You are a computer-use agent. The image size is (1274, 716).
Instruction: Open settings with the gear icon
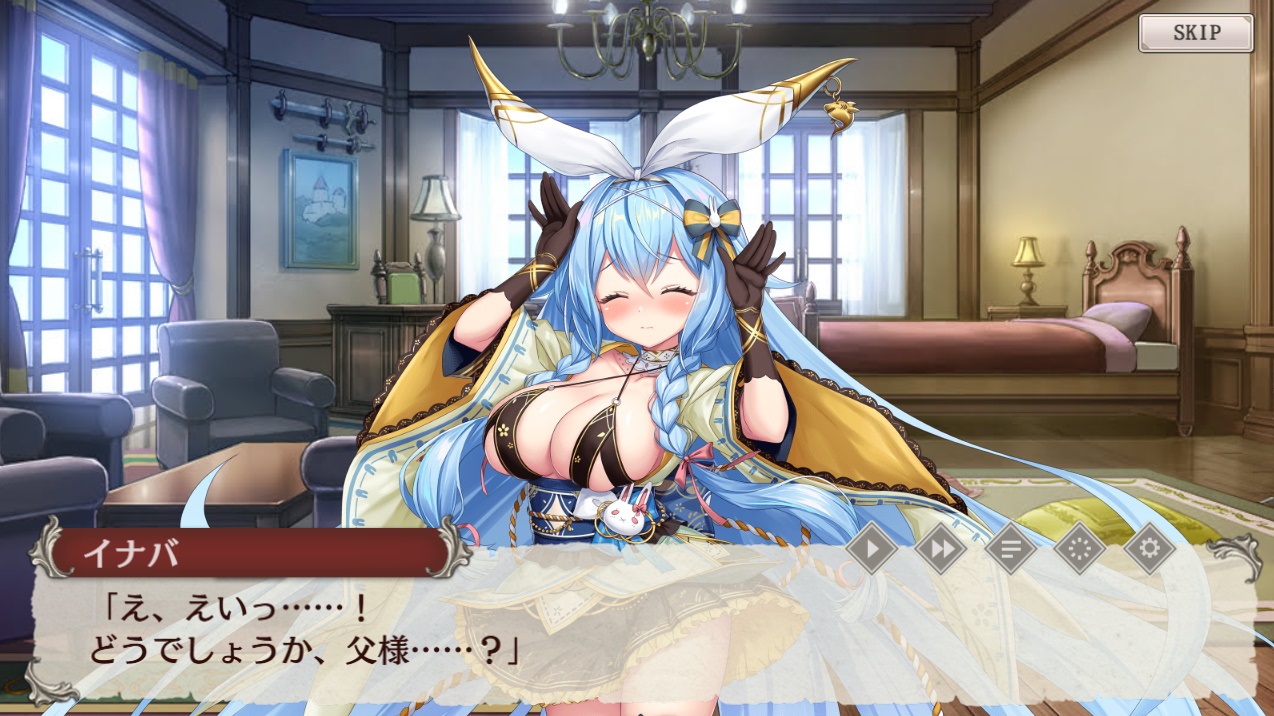pos(1148,549)
